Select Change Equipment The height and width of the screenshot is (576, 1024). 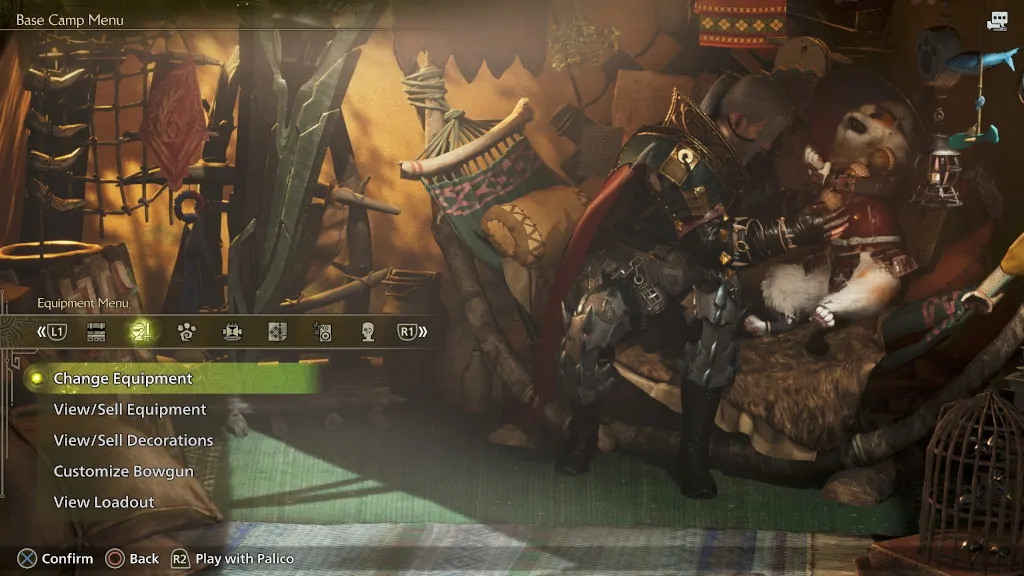[x=123, y=379]
